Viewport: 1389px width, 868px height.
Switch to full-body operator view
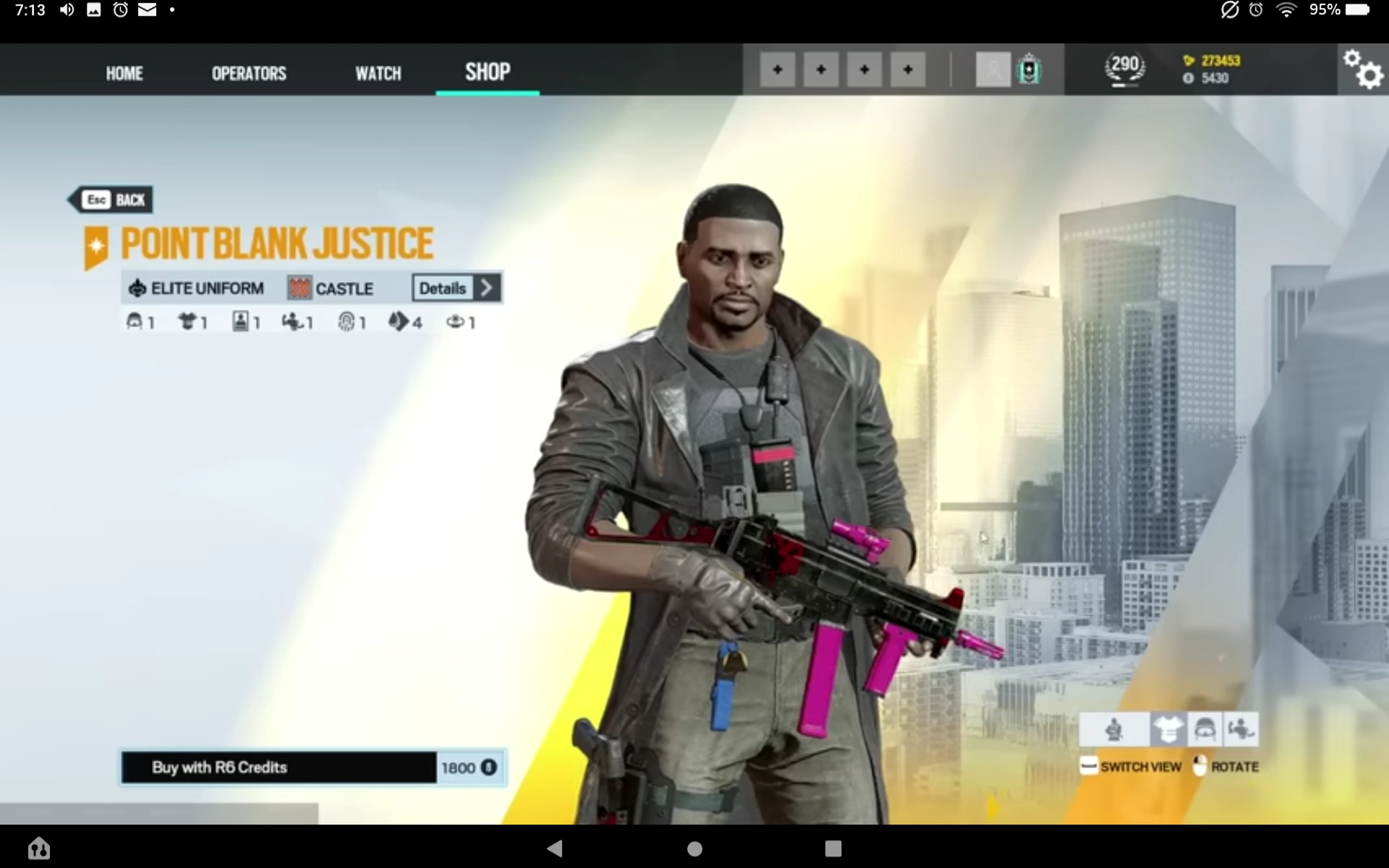pyautogui.click(x=1114, y=729)
